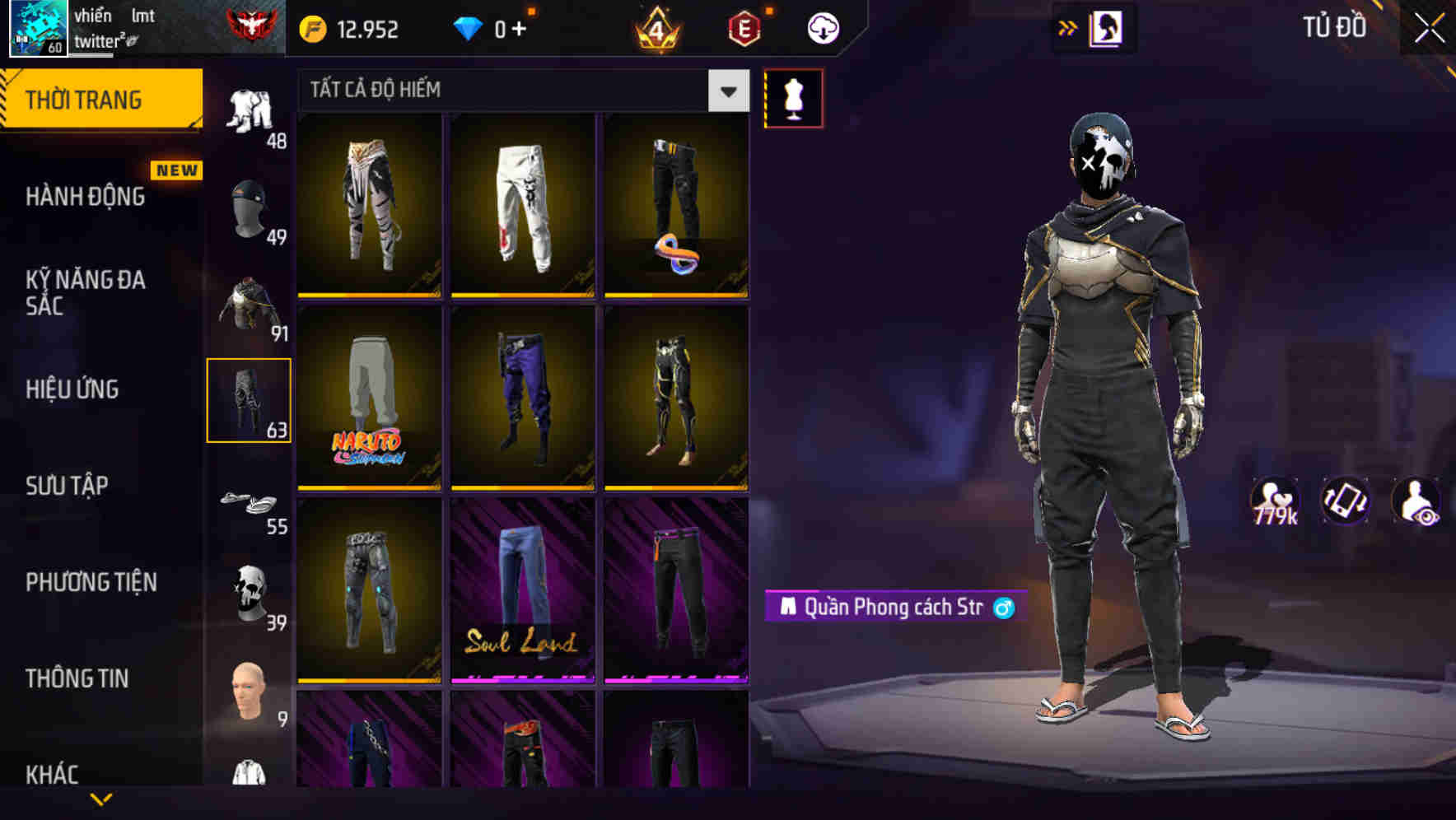Open the likes counter showing 779k
The height and width of the screenshot is (820, 1456).
tap(1273, 501)
